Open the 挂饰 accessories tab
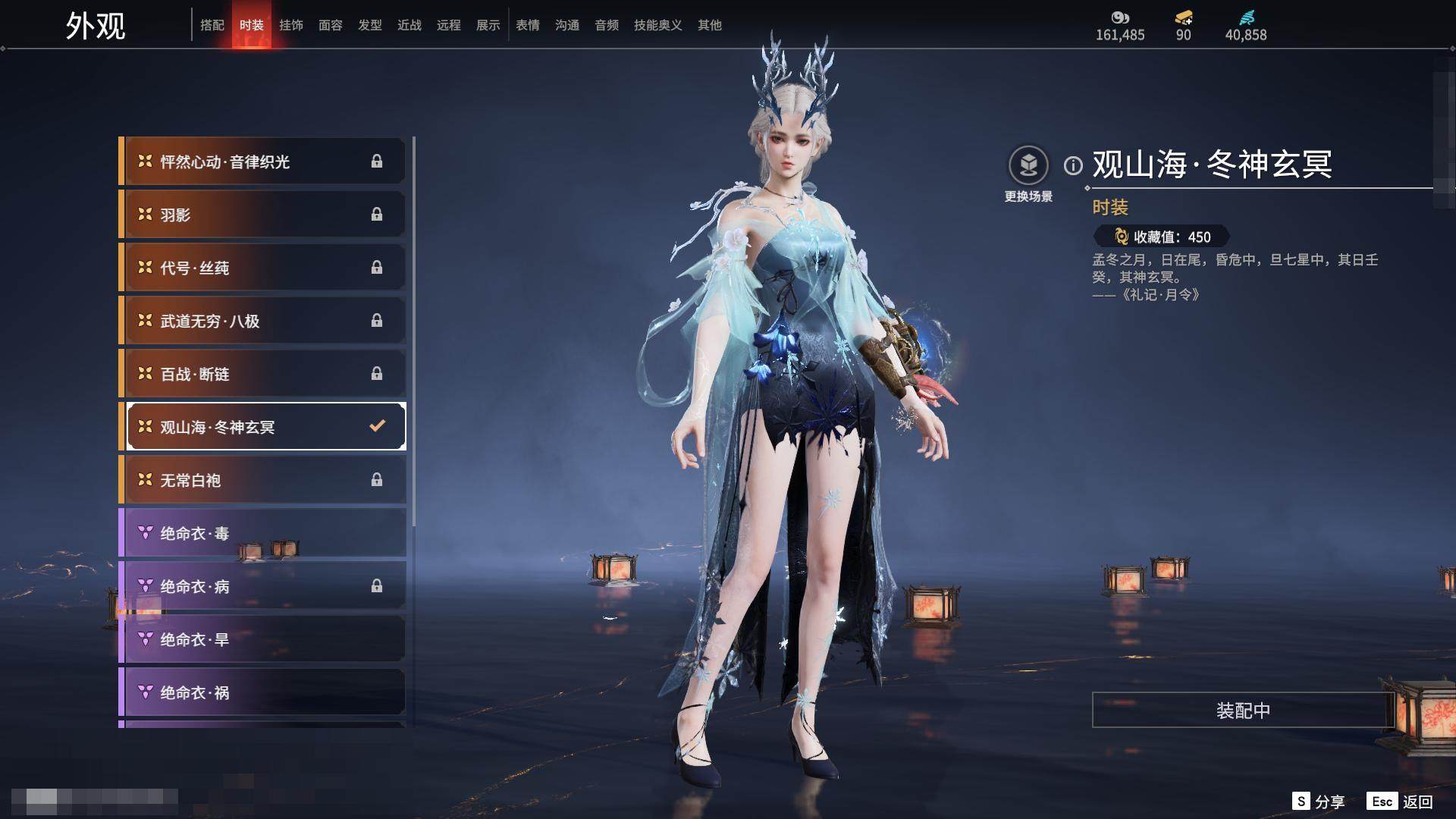1456x819 pixels. tap(291, 25)
